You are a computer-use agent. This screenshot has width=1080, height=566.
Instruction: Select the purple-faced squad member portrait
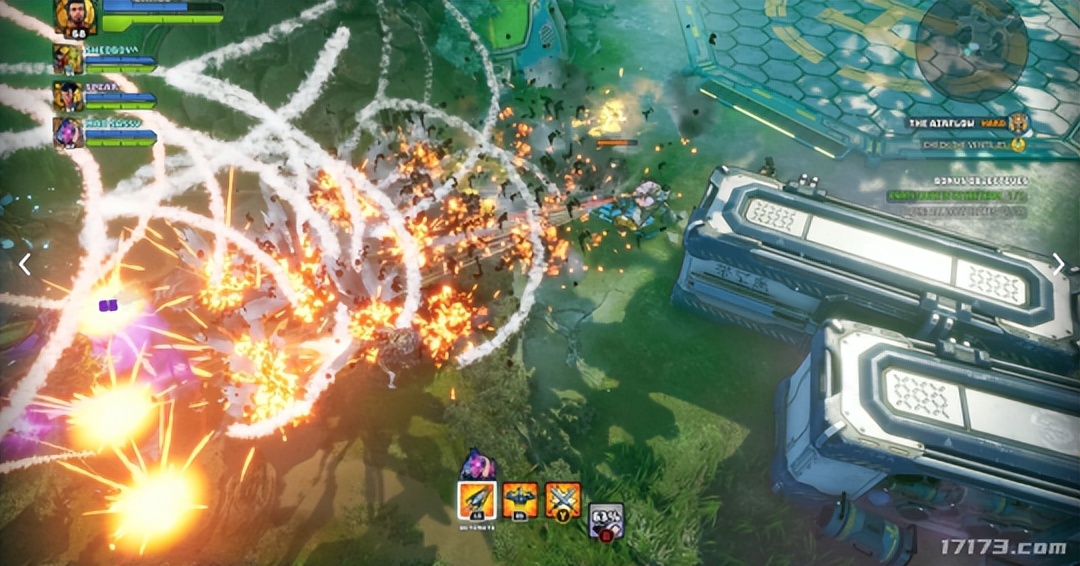(x=68, y=133)
